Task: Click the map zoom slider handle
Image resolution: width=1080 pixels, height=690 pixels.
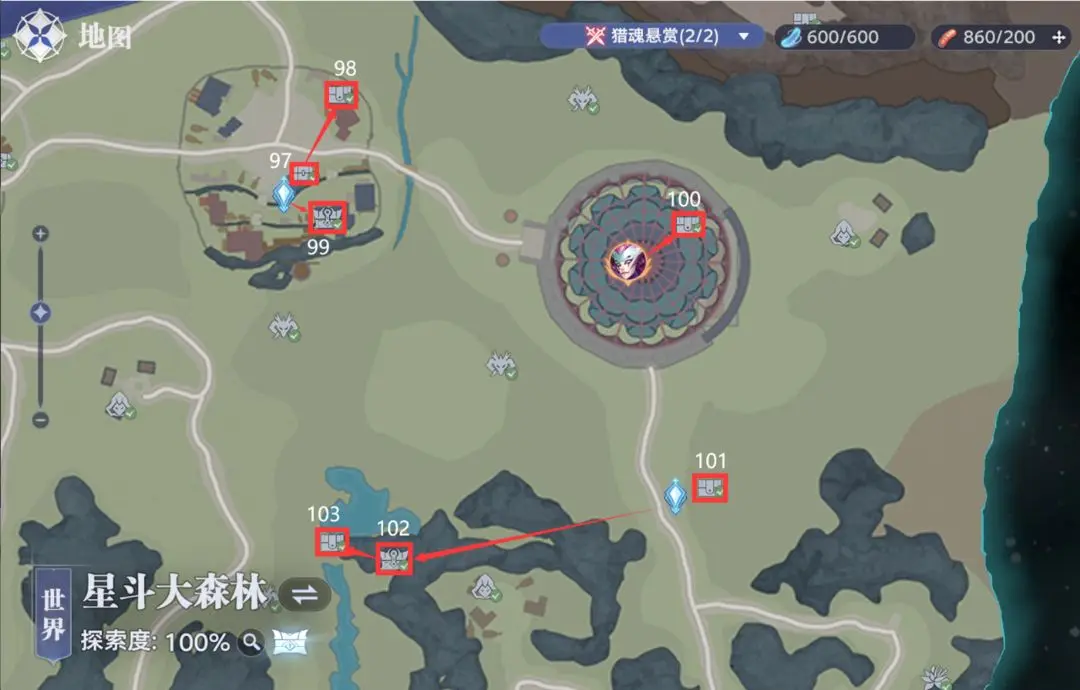Action: 40,313
